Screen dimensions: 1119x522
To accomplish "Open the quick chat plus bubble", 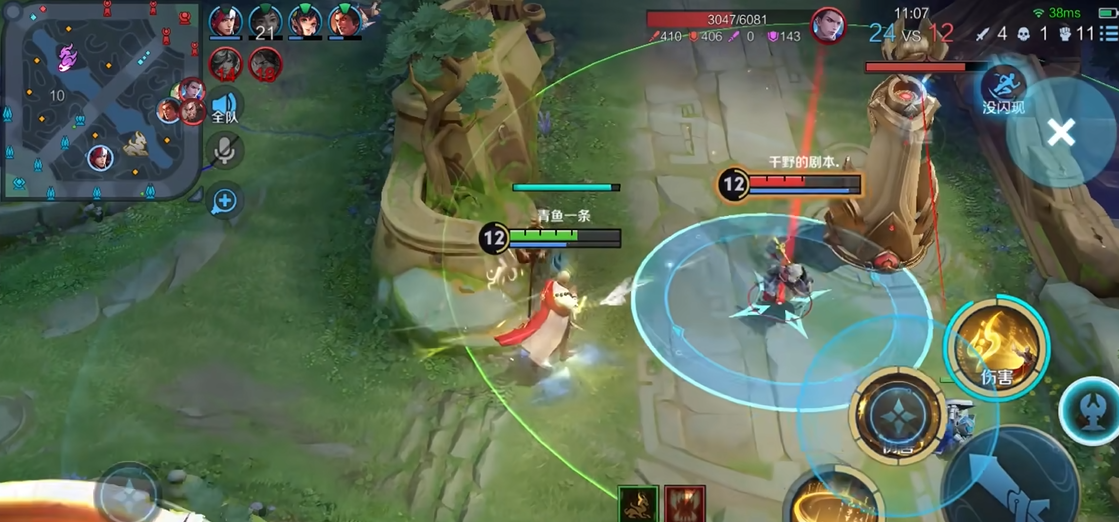I will click(x=225, y=201).
